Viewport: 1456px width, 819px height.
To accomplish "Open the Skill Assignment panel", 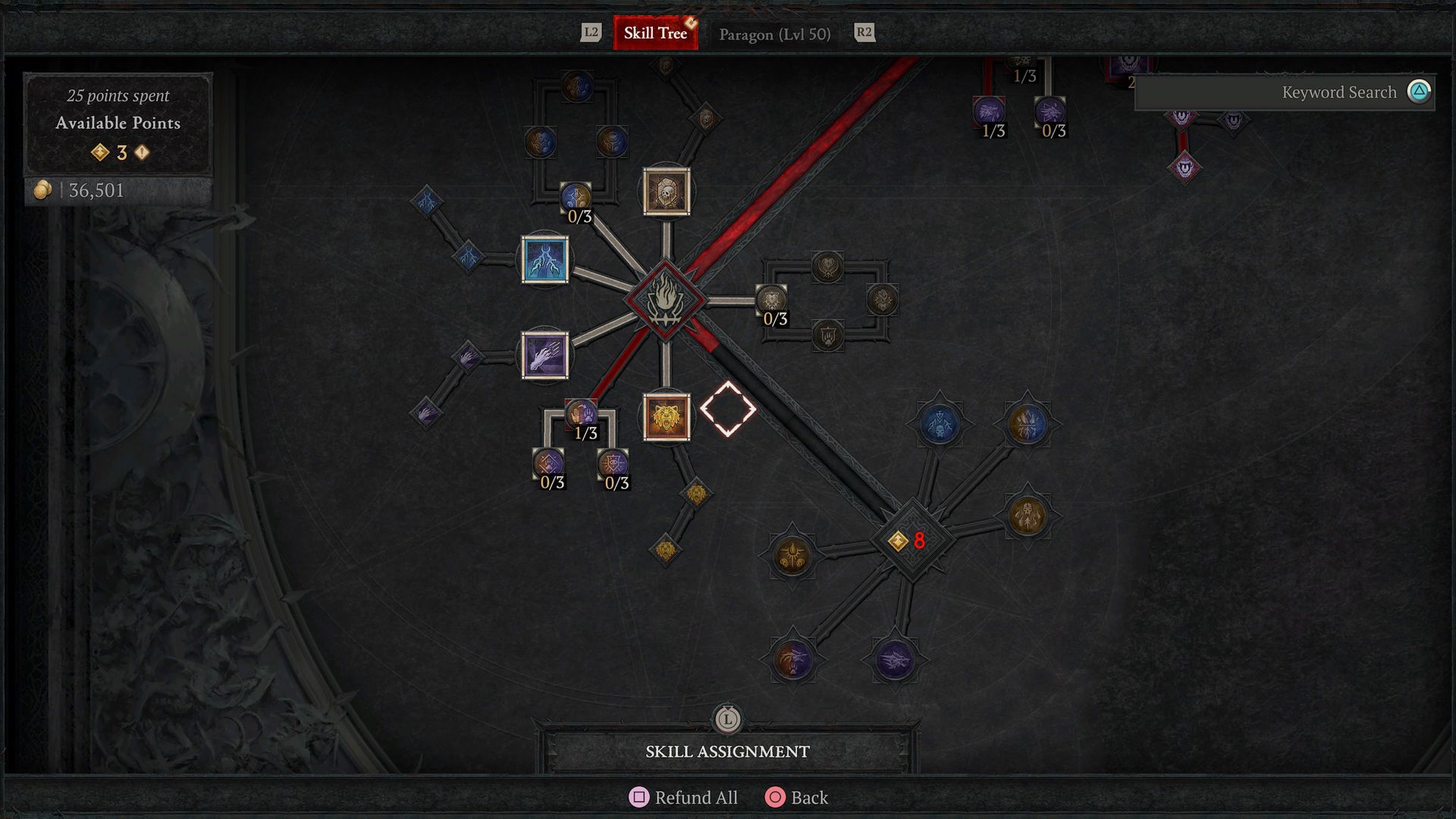I will [x=727, y=752].
